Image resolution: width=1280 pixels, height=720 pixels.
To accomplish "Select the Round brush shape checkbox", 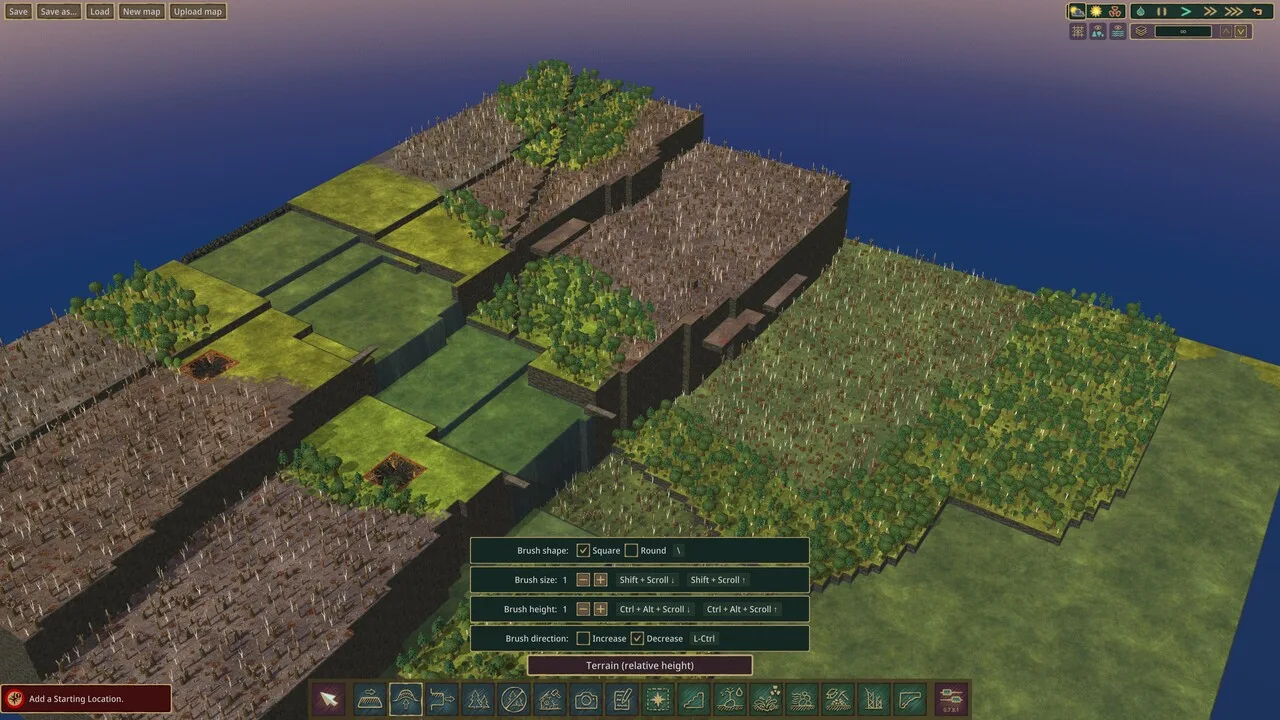I will tap(631, 550).
